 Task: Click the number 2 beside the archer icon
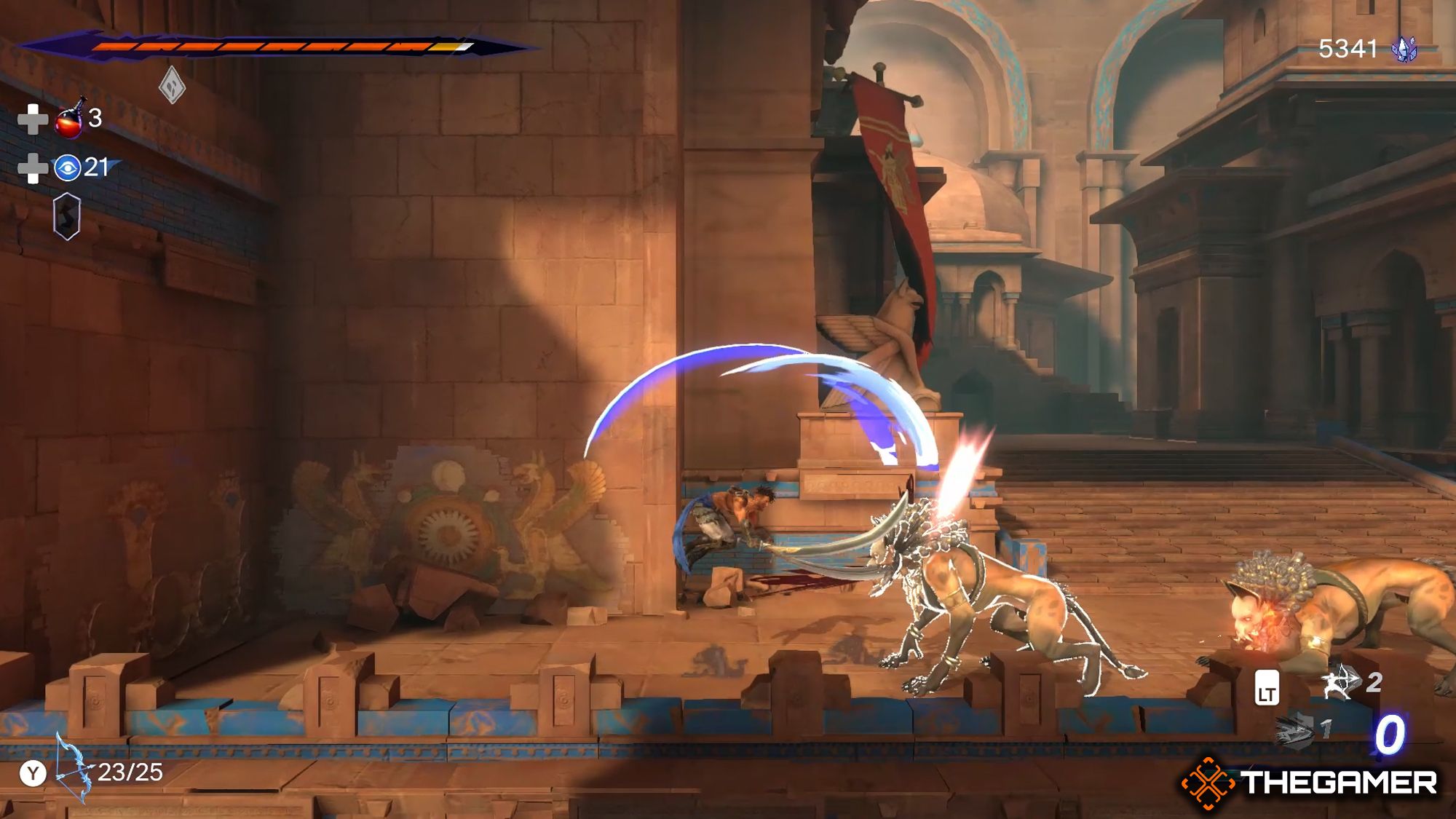click(x=1375, y=681)
